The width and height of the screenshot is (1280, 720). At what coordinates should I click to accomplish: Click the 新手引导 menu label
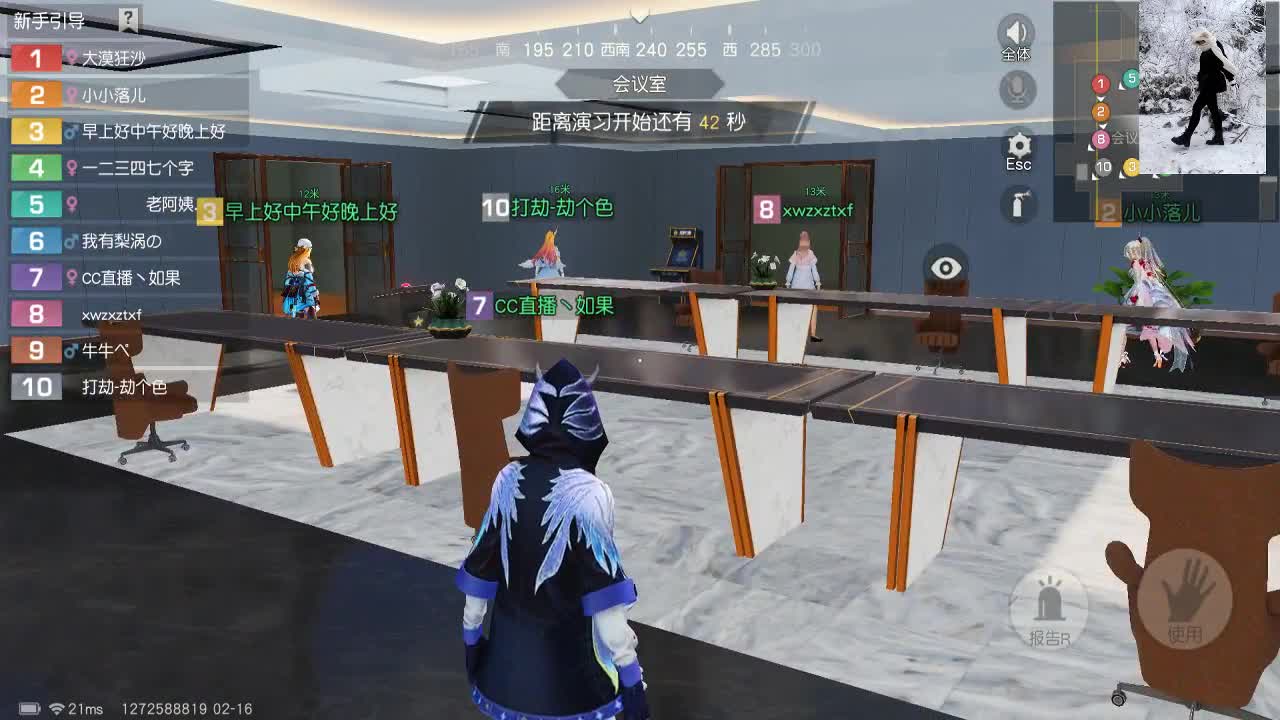tap(47, 17)
